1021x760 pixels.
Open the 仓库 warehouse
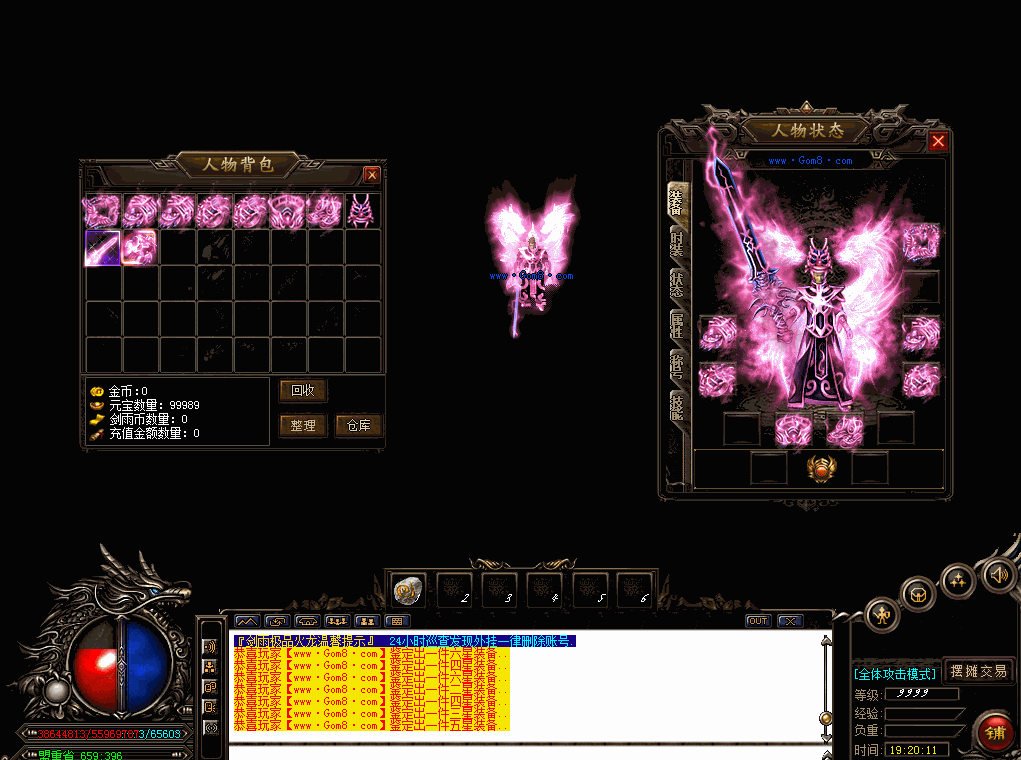pos(358,426)
